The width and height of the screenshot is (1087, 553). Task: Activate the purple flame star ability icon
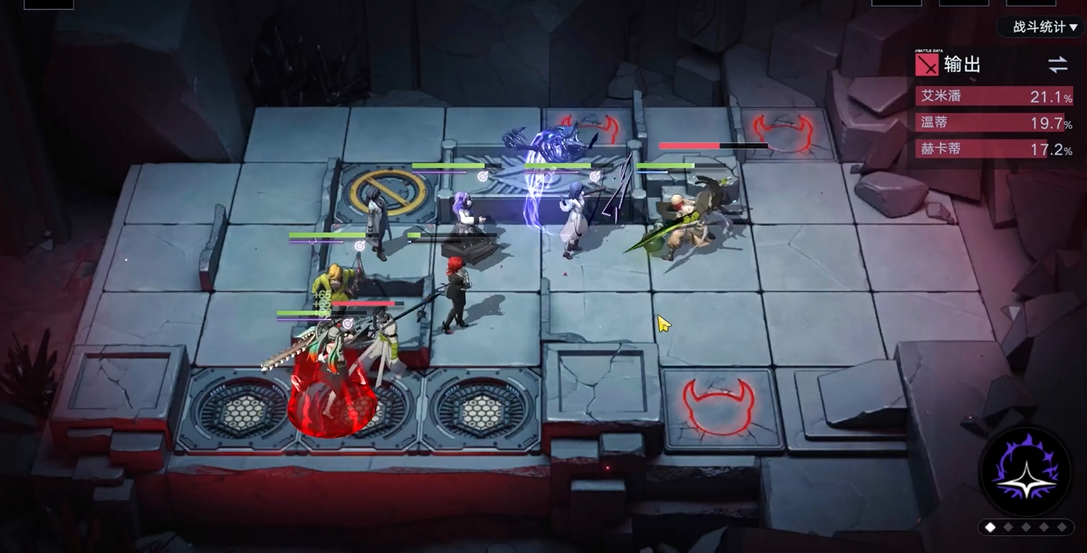[1028, 473]
